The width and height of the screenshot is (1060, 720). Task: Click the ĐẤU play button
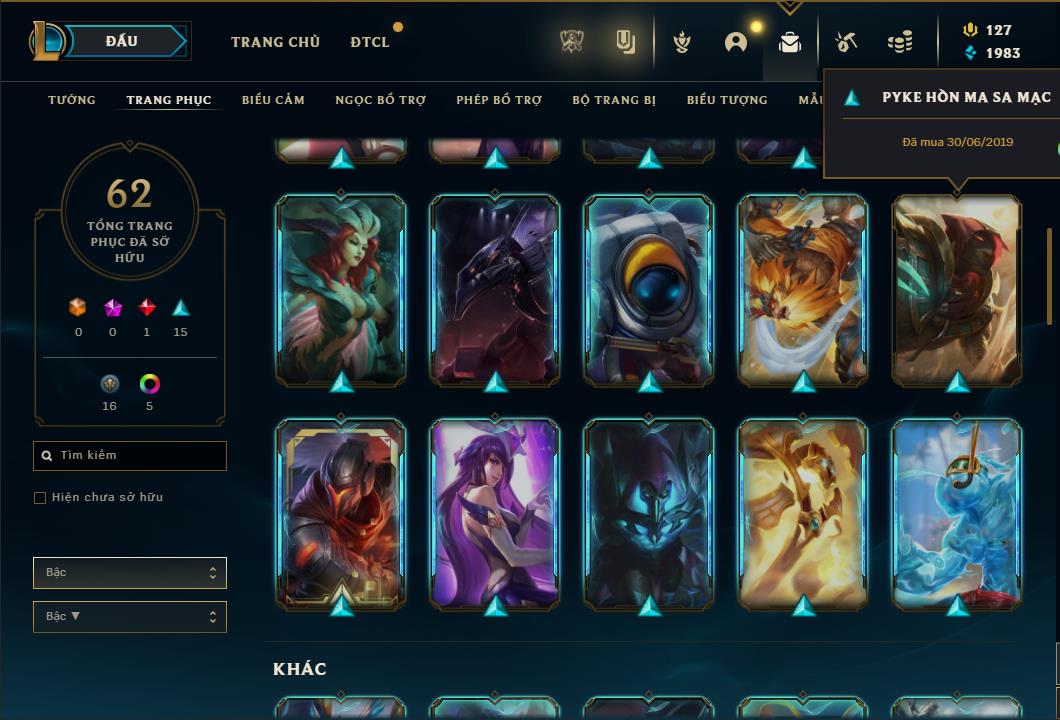[122, 41]
